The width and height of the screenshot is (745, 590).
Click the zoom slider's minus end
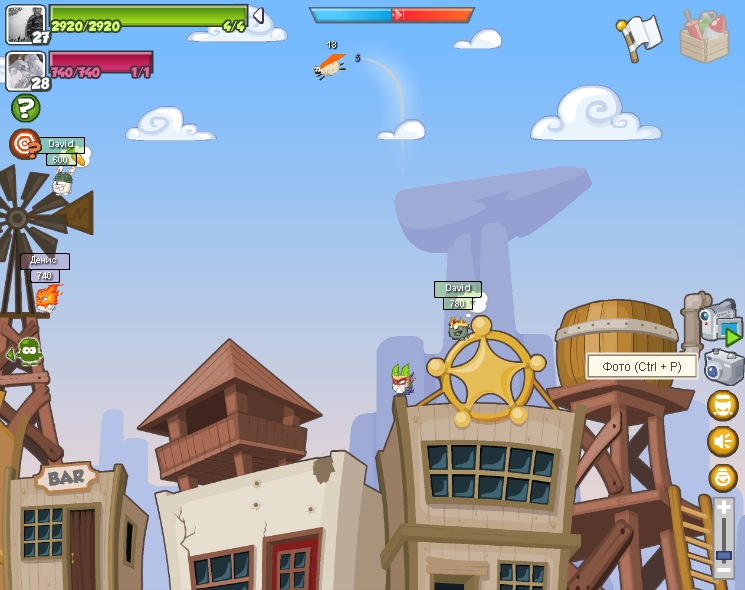click(723, 570)
